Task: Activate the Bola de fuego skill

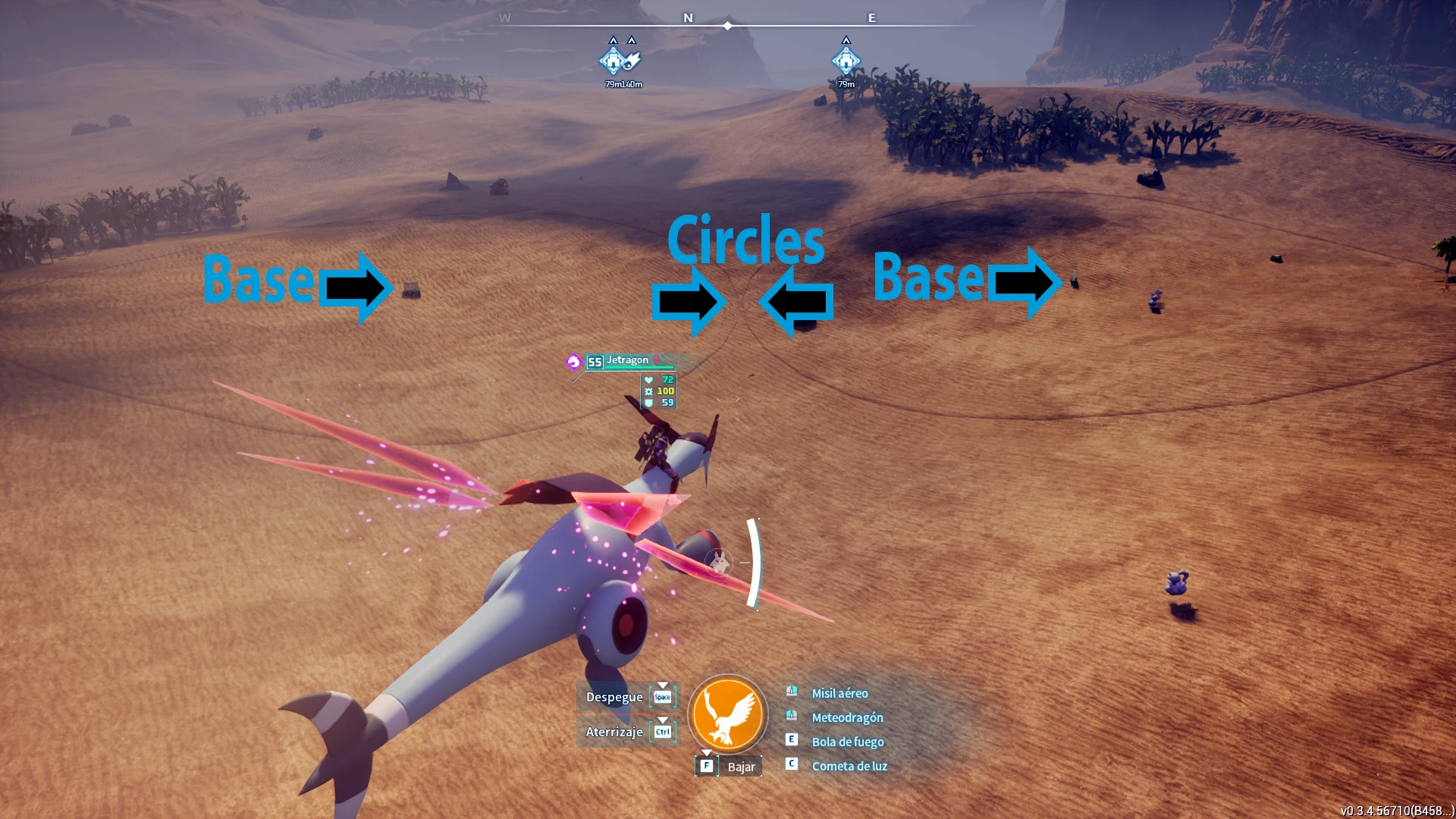Action: (x=847, y=742)
